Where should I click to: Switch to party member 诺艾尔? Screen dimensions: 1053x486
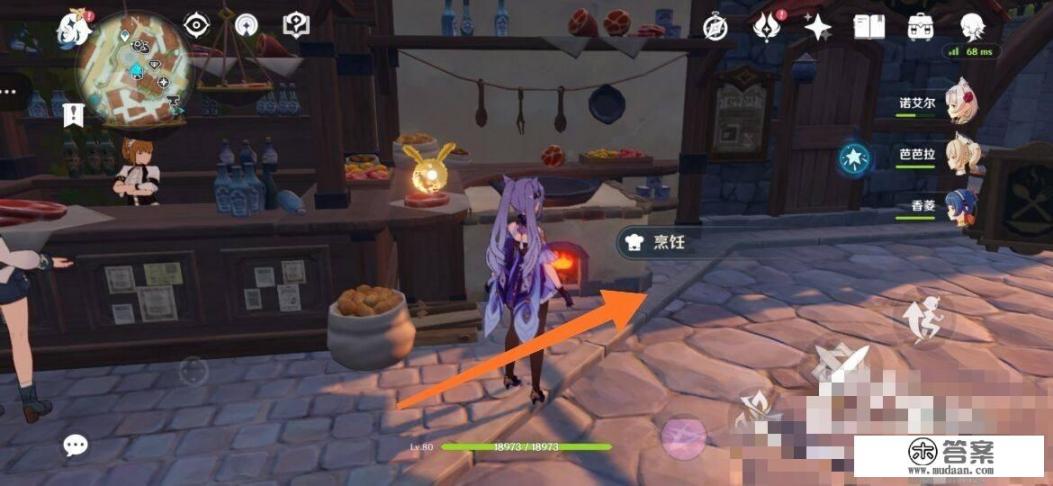(x=958, y=102)
